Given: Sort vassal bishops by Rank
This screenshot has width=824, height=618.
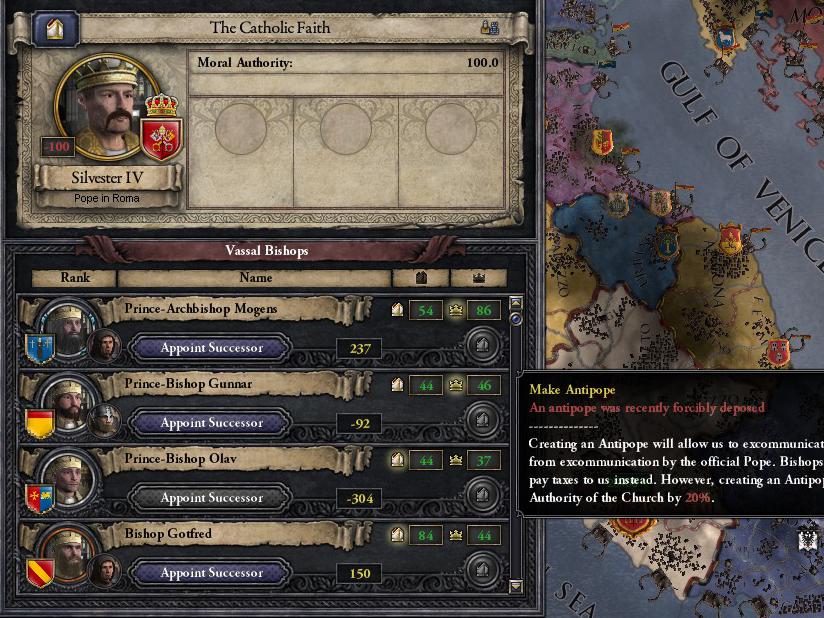Looking at the screenshot, I should [x=75, y=278].
